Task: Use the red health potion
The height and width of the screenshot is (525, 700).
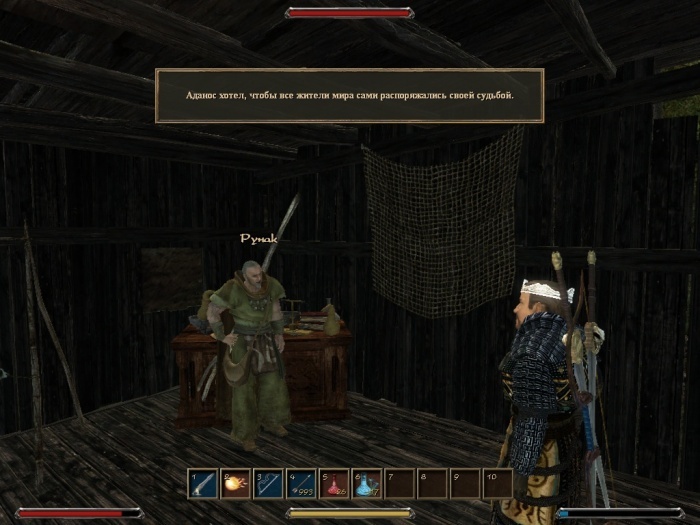Action: (334, 484)
